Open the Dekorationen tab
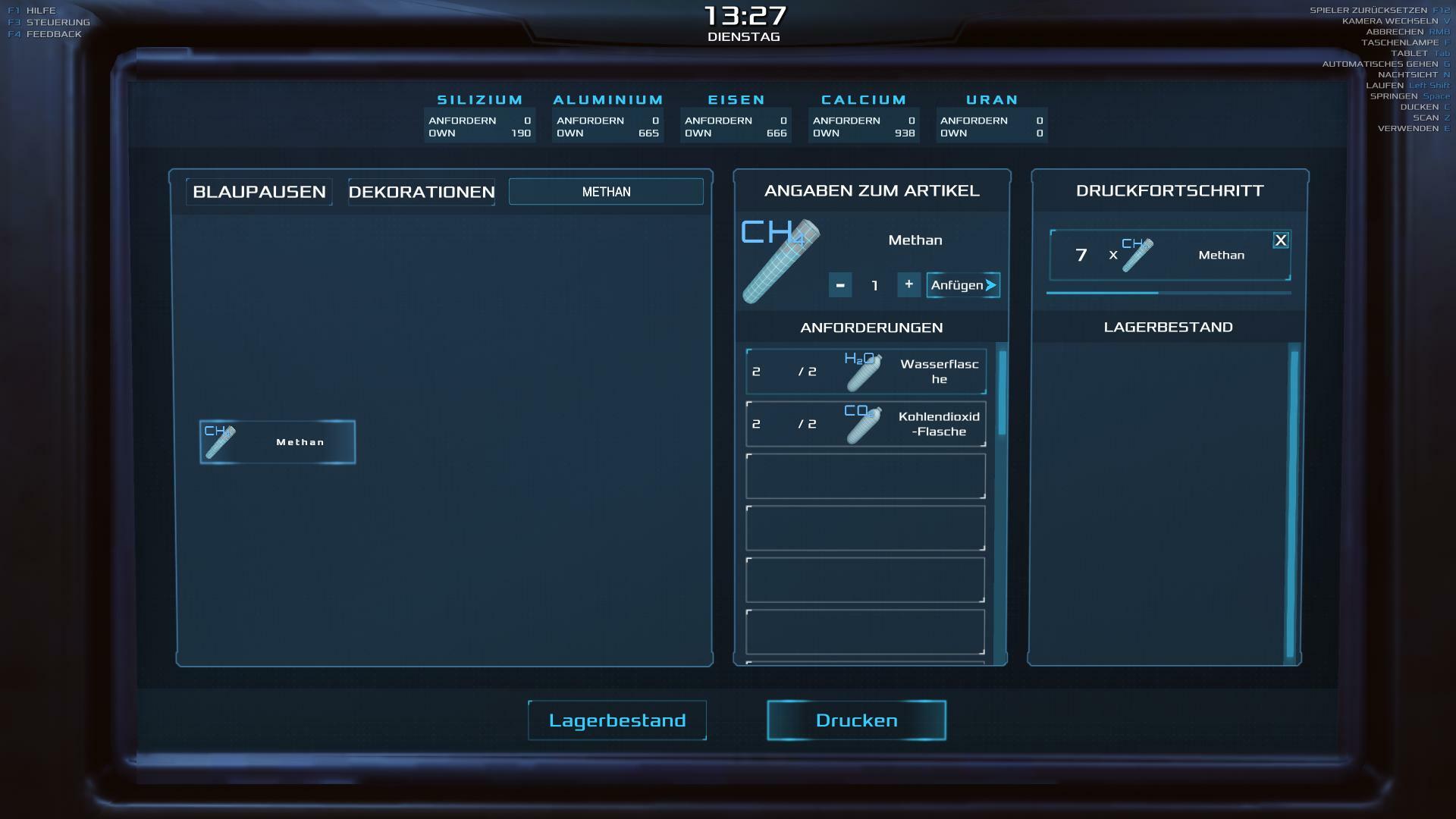The width and height of the screenshot is (1456, 819). click(422, 192)
